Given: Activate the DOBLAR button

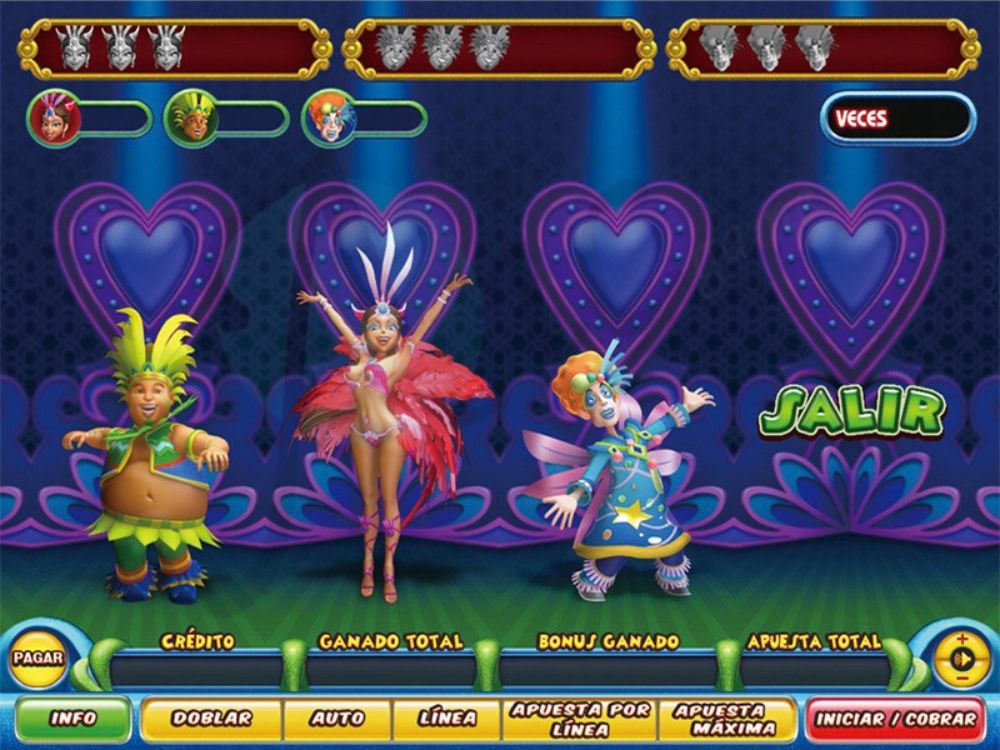Looking at the screenshot, I should (211, 718).
